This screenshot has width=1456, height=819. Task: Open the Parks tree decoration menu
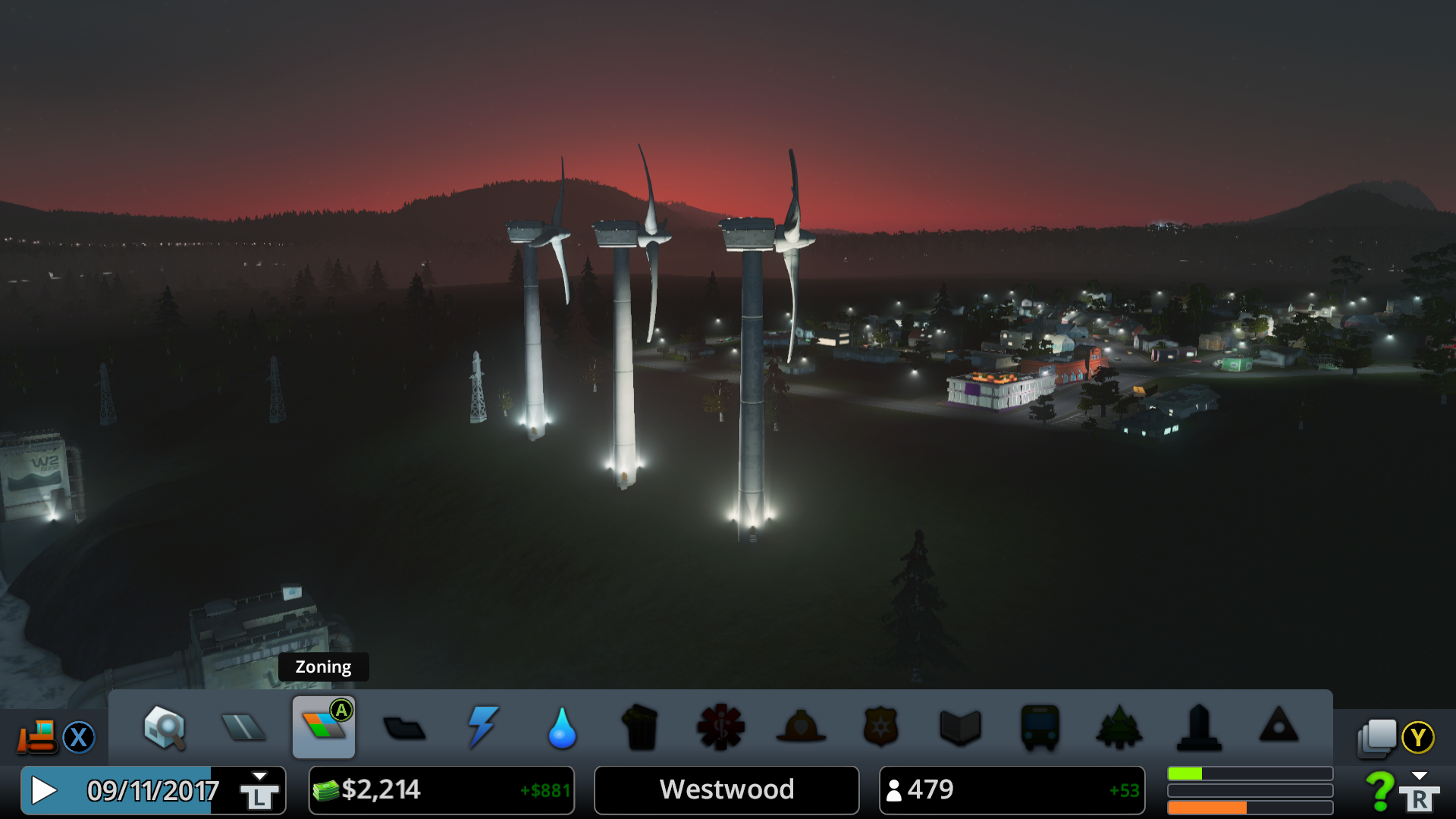coord(1119,728)
